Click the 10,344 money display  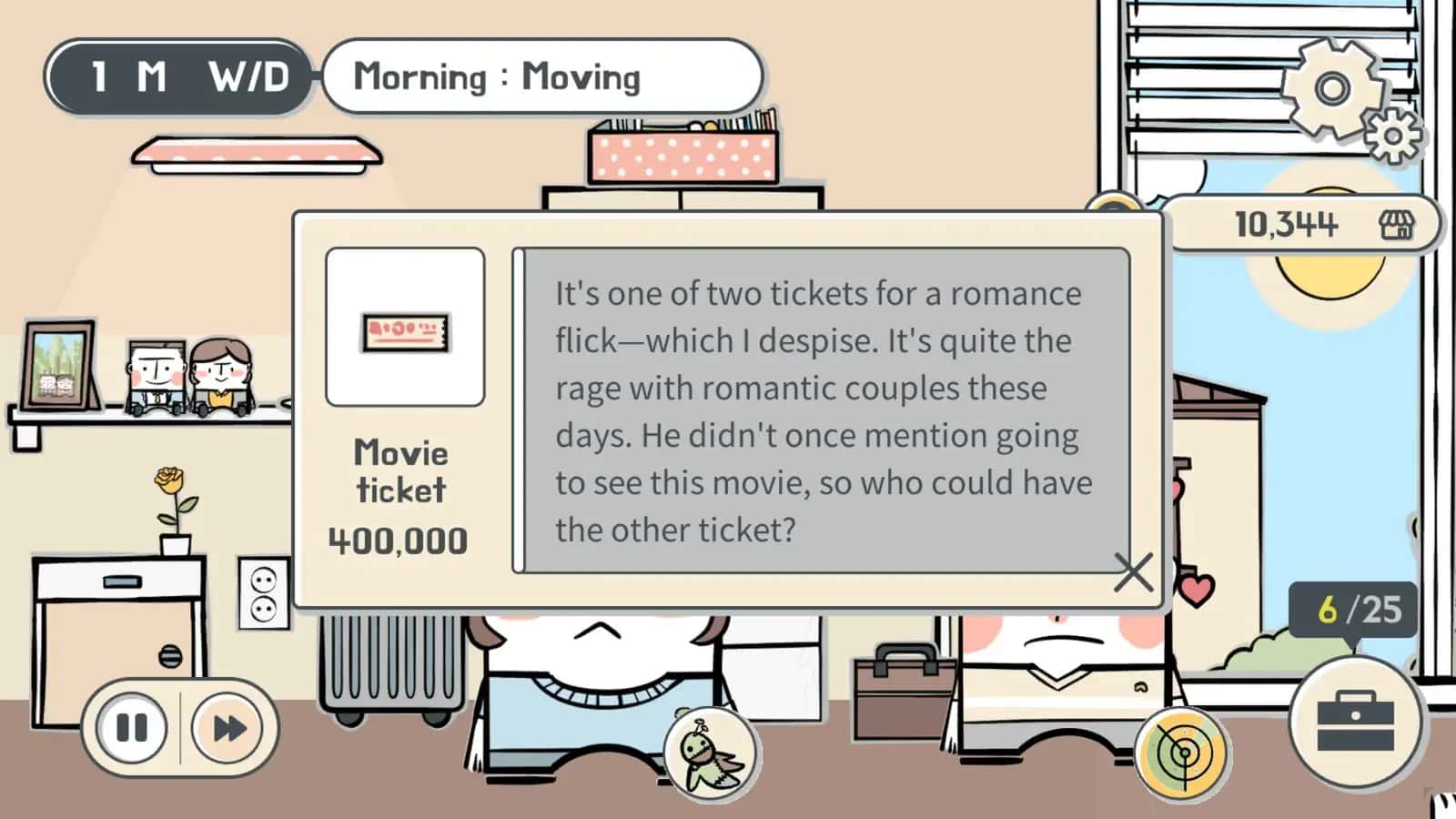[x=1286, y=222]
